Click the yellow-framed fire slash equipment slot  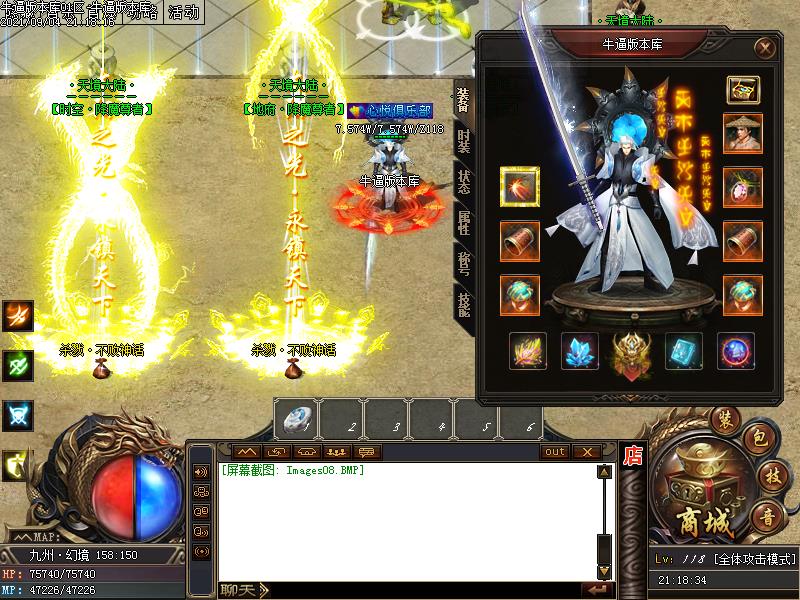tap(519, 187)
